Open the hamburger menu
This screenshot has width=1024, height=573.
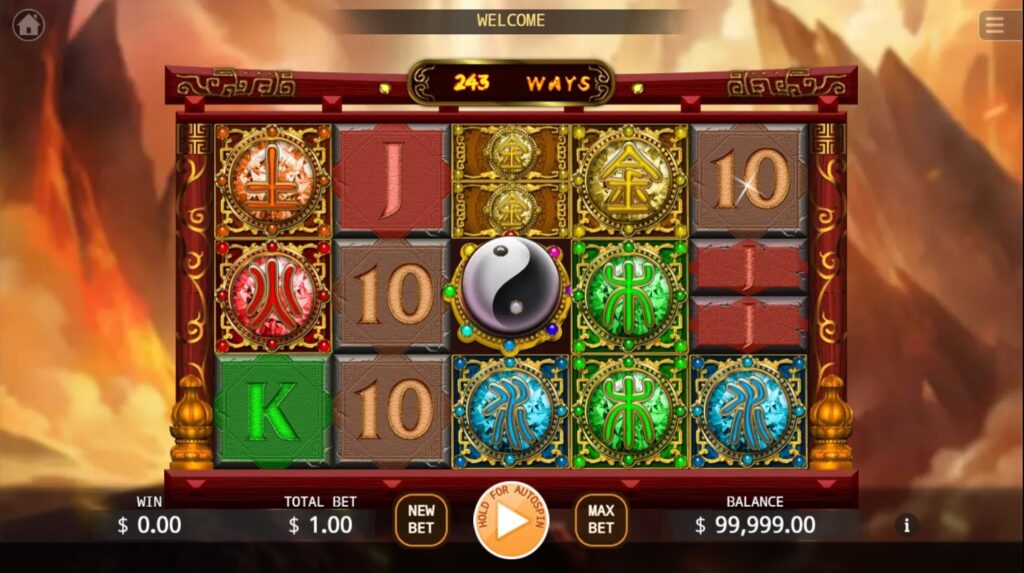pyautogui.click(x=994, y=25)
